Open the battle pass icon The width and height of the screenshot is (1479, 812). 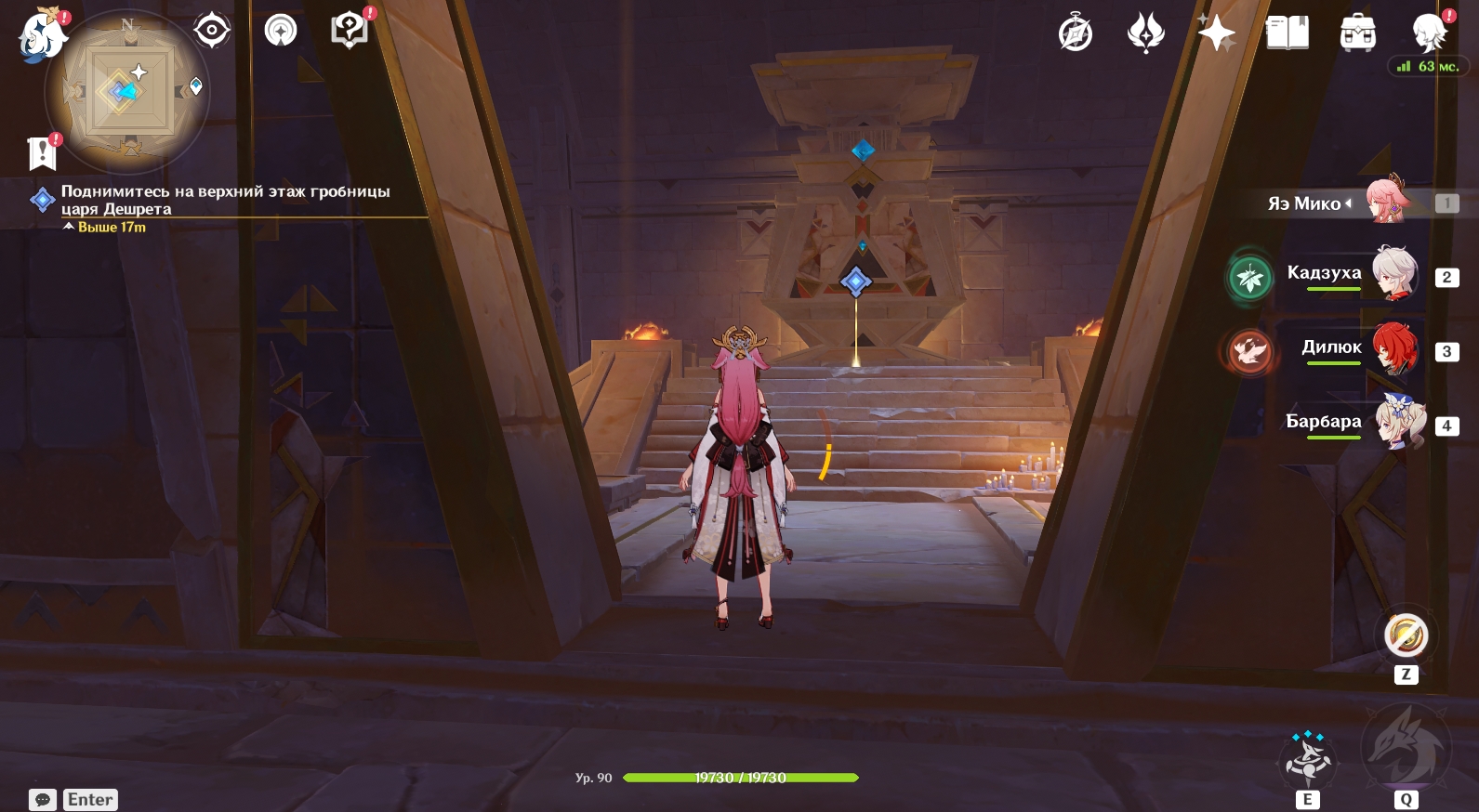tap(1145, 34)
